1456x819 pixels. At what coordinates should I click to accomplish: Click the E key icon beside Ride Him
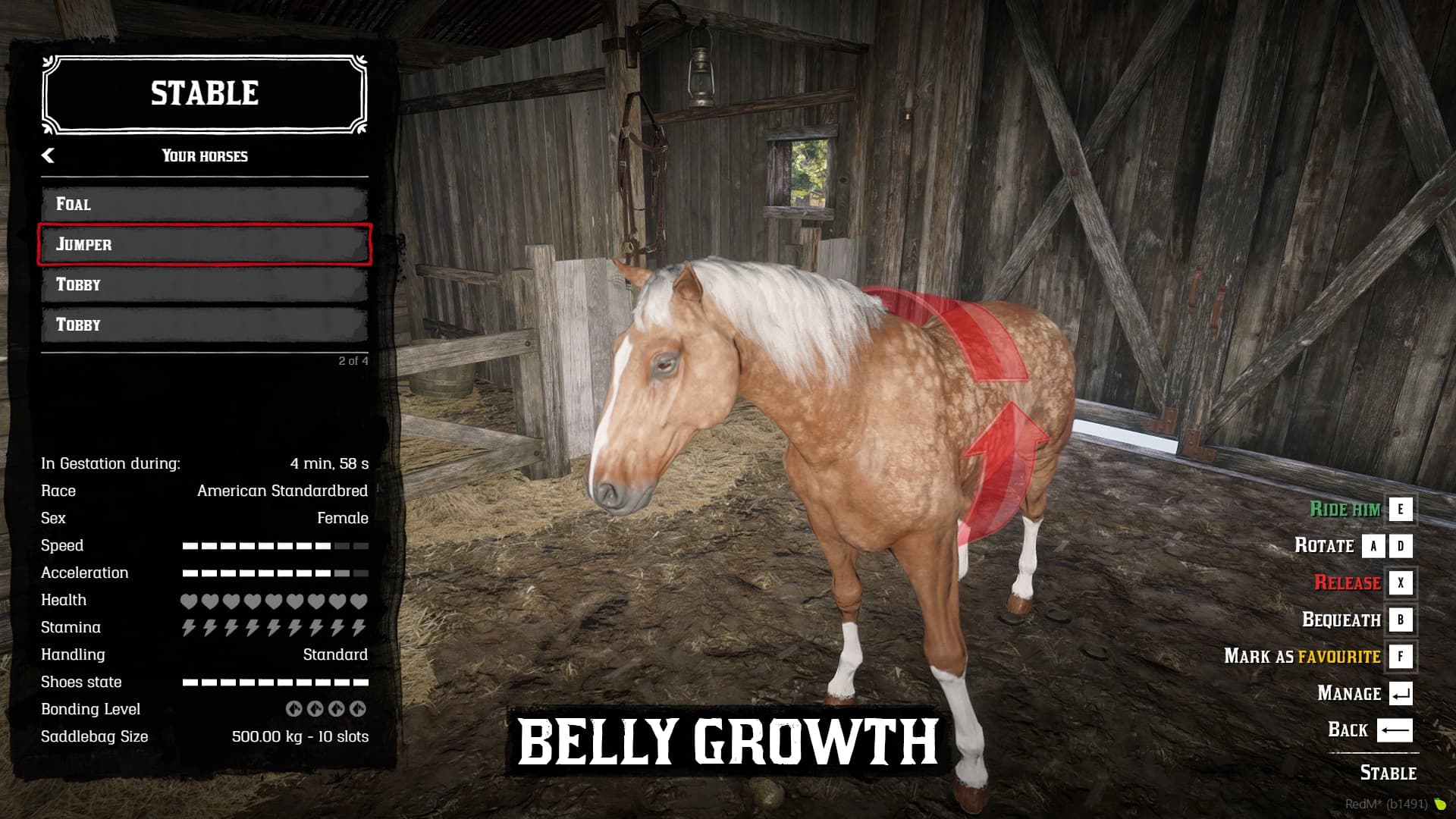[1401, 510]
